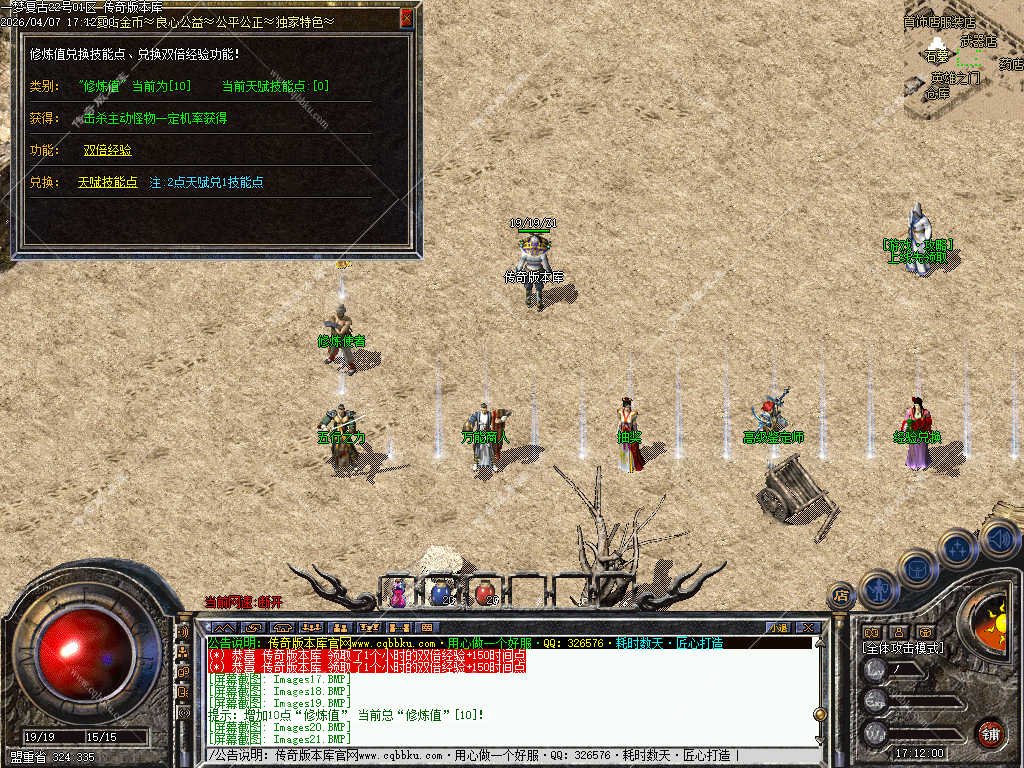Choose the 双倍经验 double experience link
Screen dimensions: 1024x768
coord(107,150)
